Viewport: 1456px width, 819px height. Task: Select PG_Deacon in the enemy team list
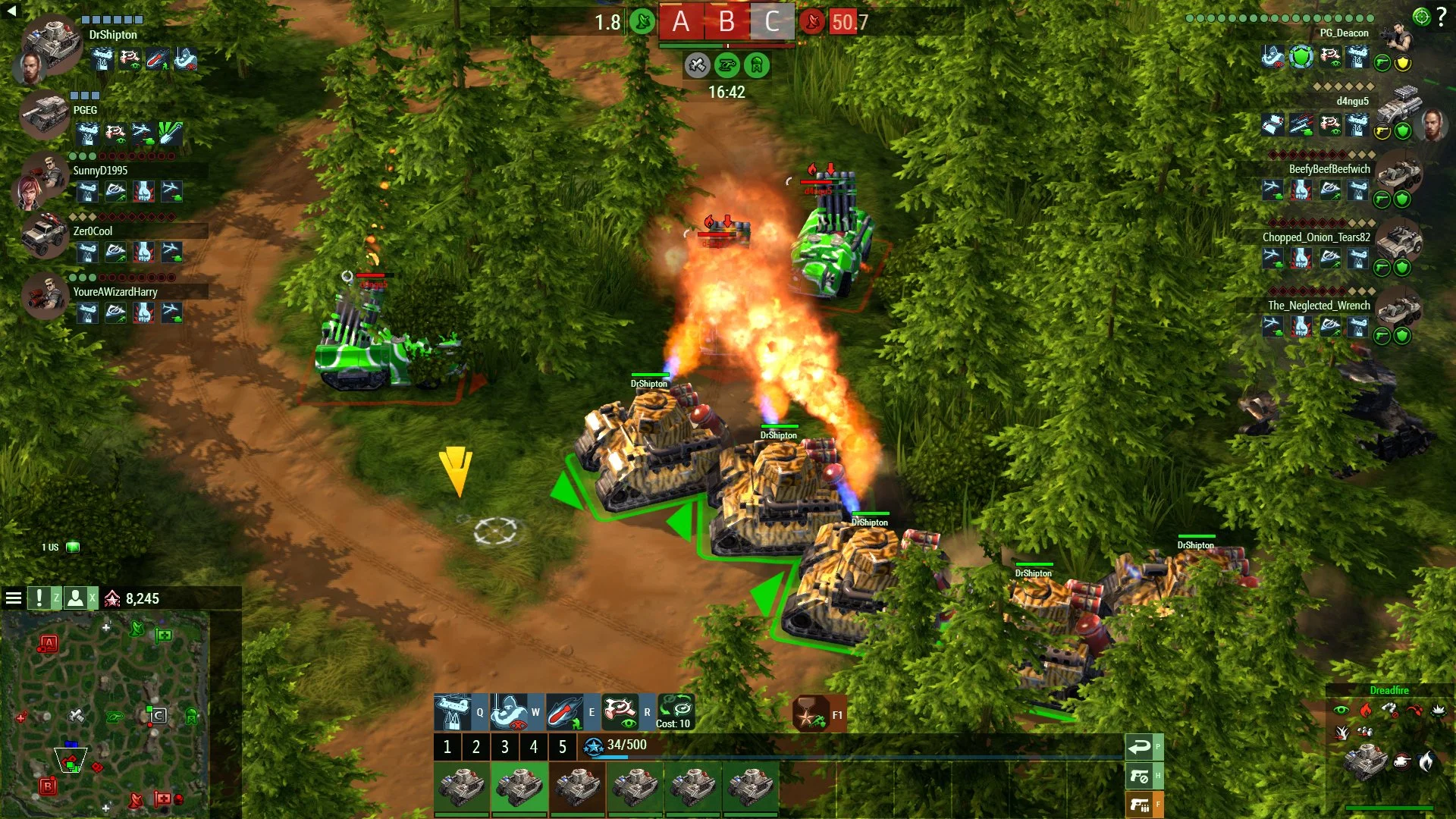(1344, 33)
